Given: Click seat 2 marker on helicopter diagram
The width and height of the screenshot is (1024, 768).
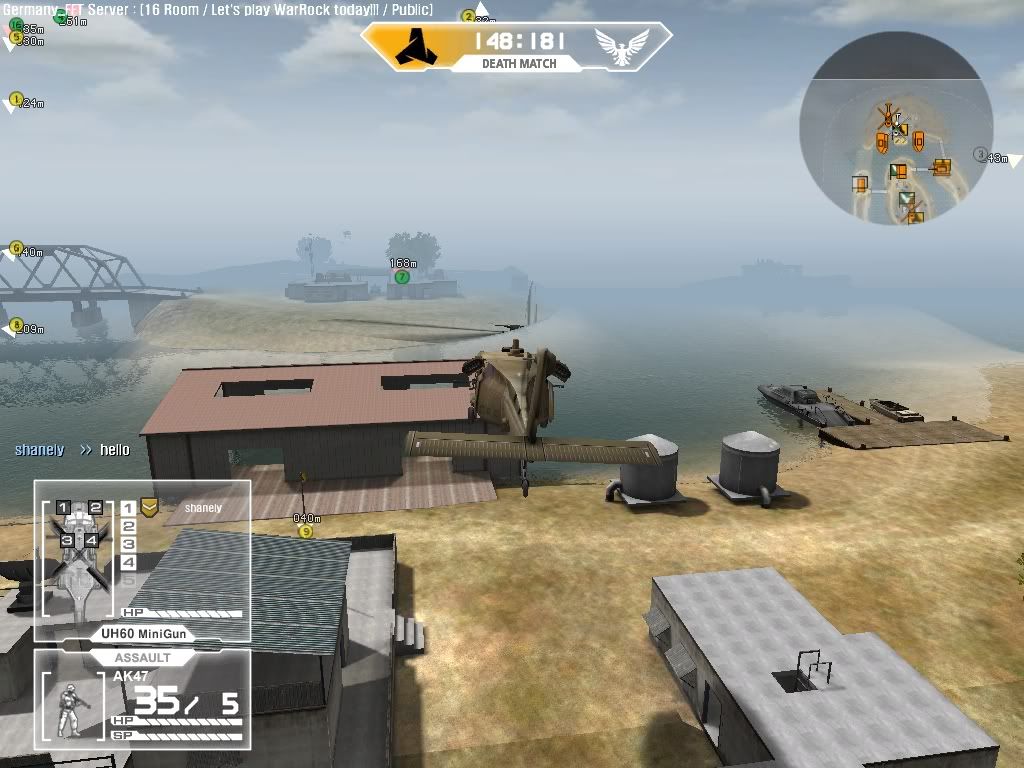Looking at the screenshot, I should tap(96, 508).
